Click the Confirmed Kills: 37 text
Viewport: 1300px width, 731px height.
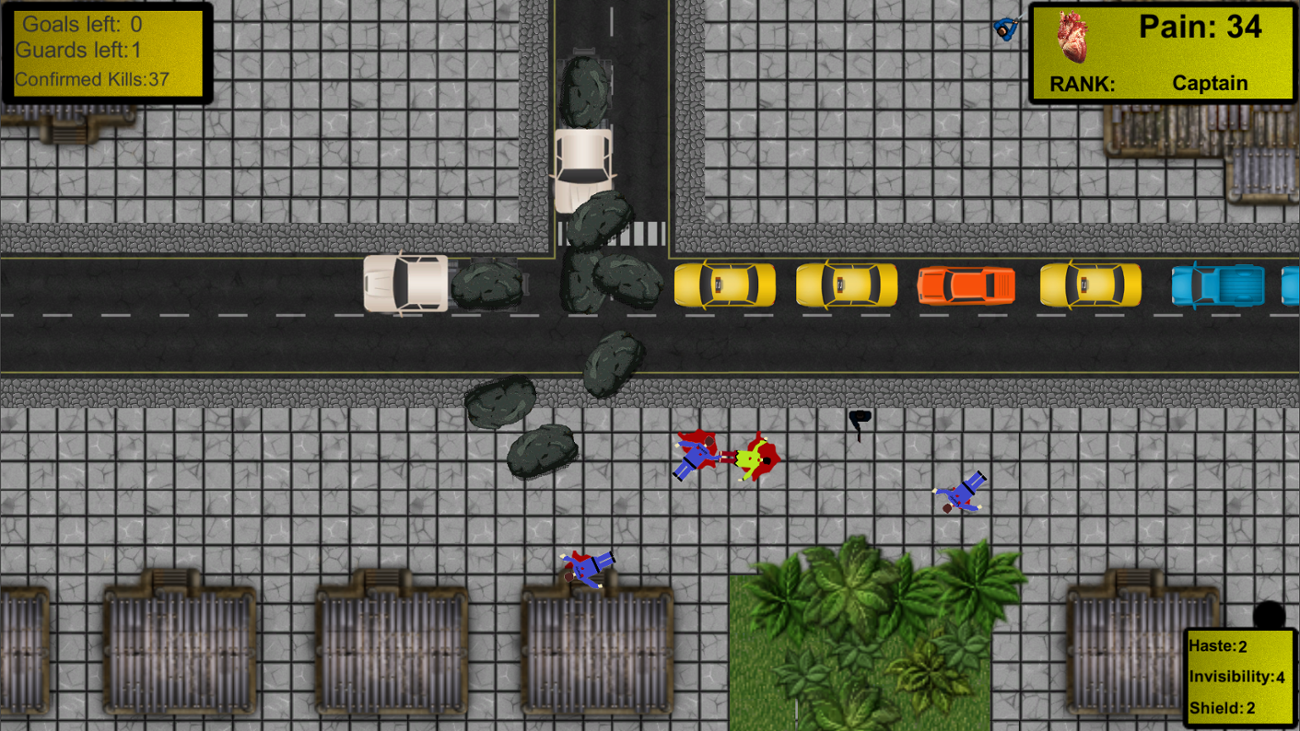tap(93, 80)
